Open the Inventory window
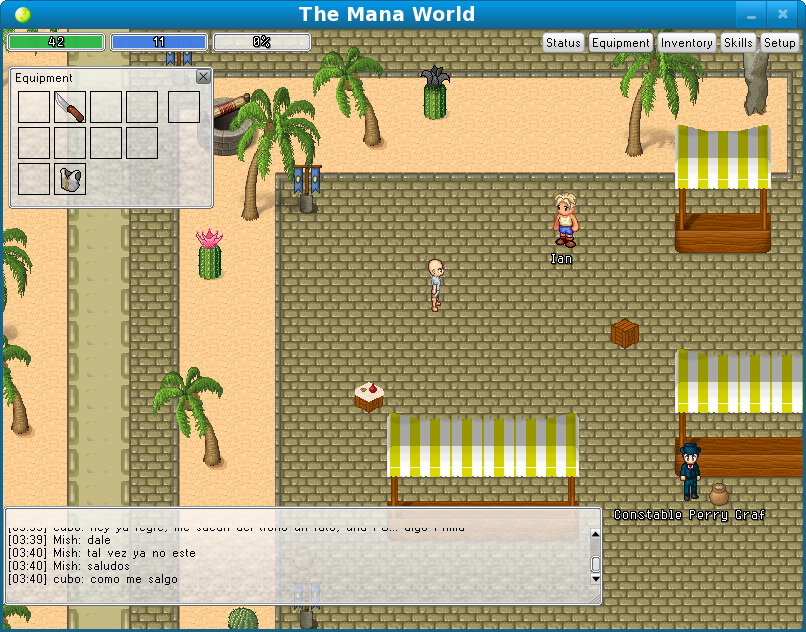This screenshot has width=806, height=632. (686, 43)
